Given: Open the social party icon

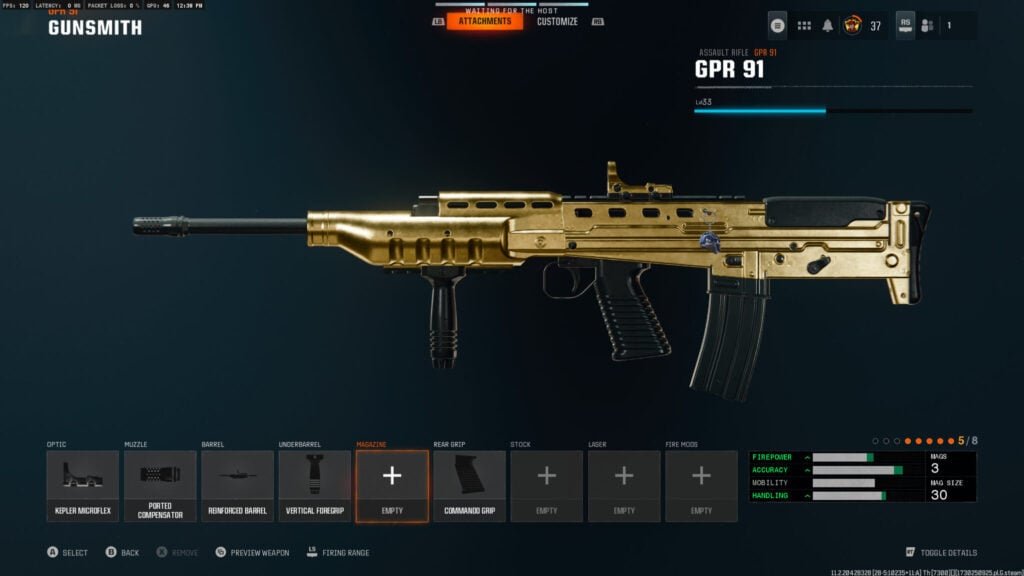Looking at the screenshot, I should (927, 26).
